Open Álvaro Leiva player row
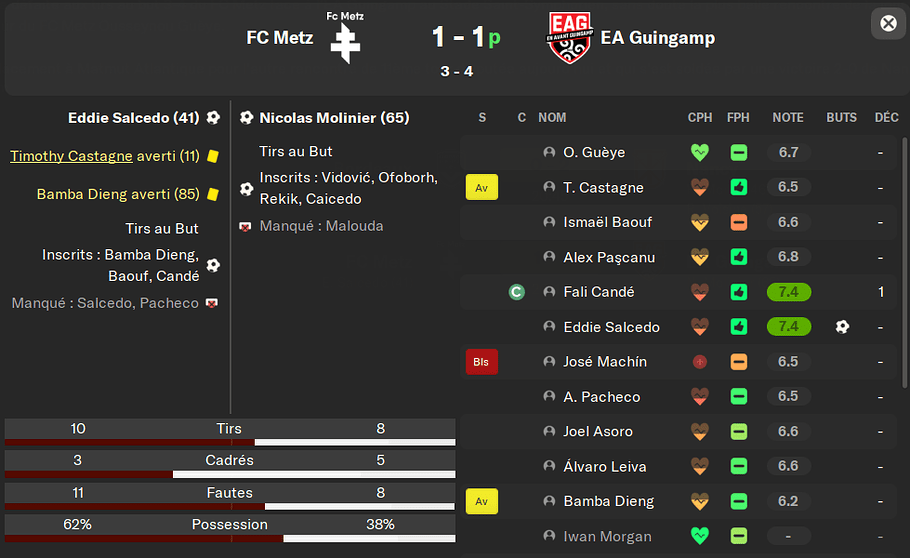 (x=604, y=467)
